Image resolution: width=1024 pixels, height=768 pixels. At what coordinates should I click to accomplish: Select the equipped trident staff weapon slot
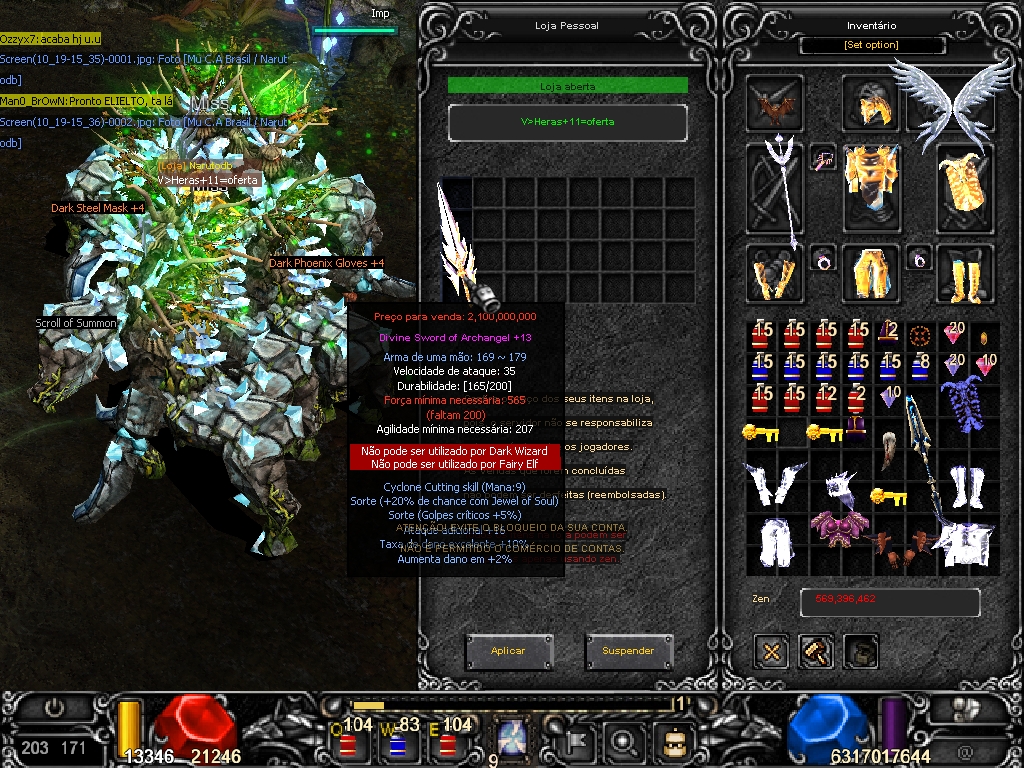(775, 190)
